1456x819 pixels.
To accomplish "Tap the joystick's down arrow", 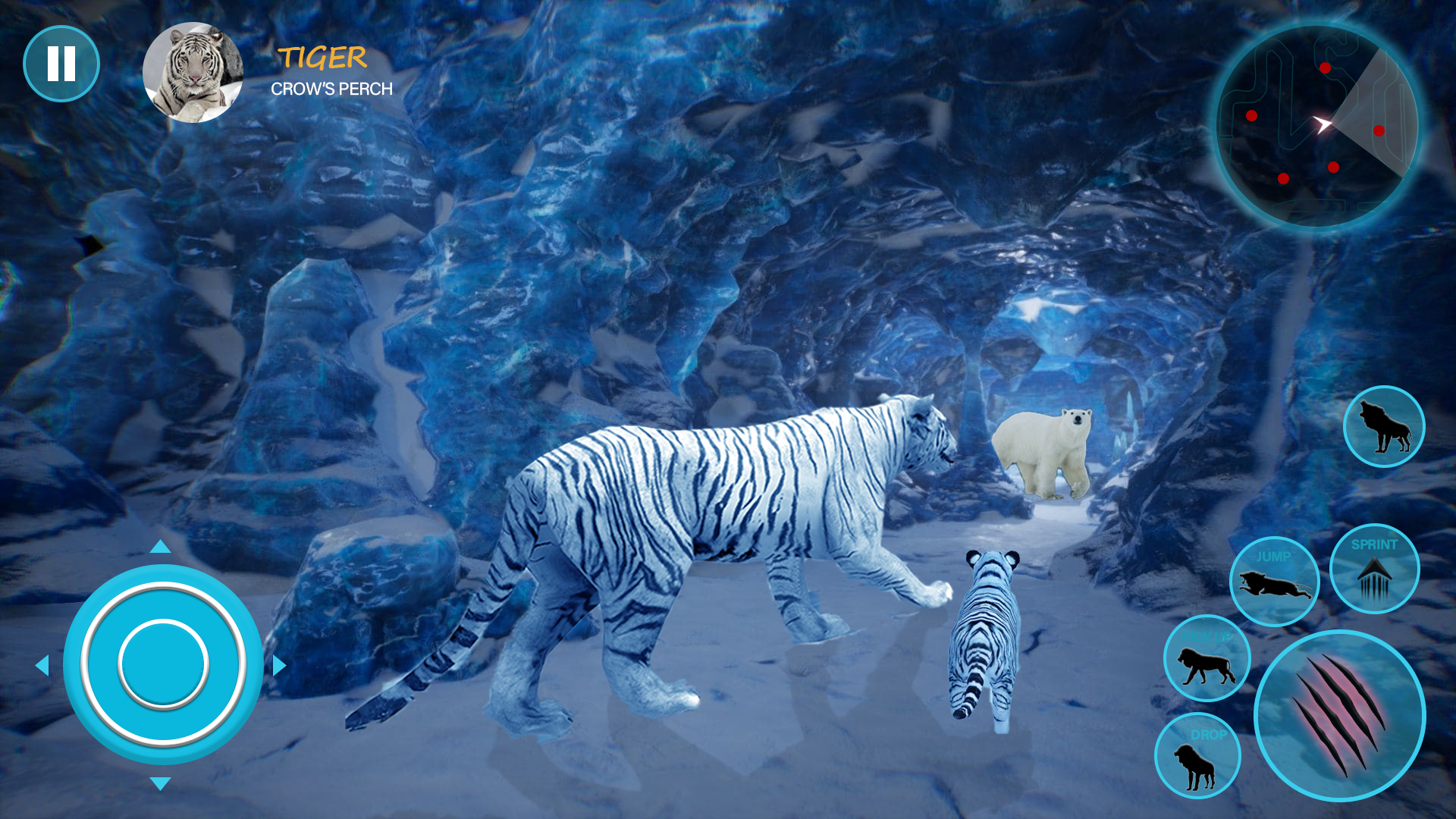I will click(160, 783).
